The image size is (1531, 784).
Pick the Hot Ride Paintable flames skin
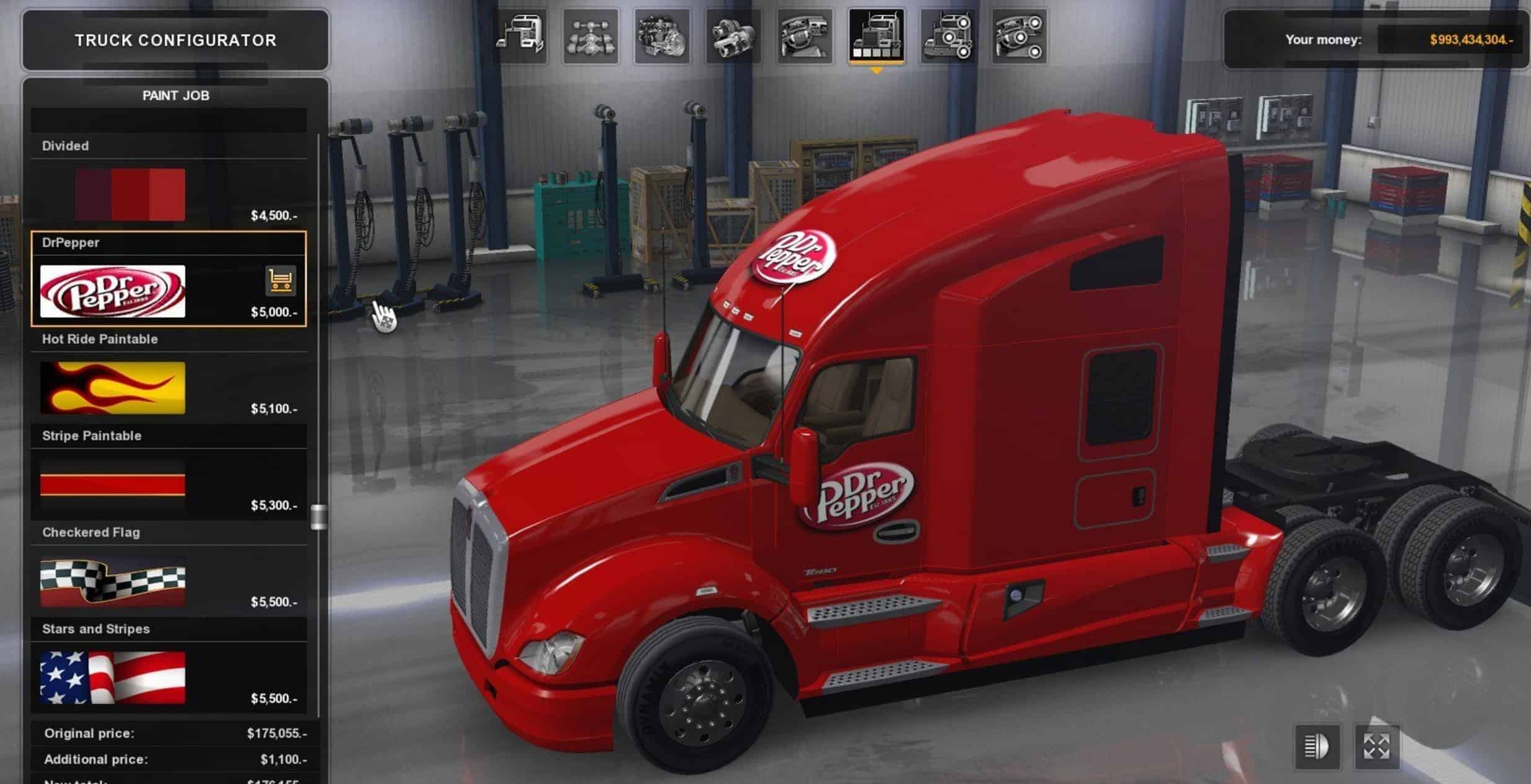(x=113, y=388)
